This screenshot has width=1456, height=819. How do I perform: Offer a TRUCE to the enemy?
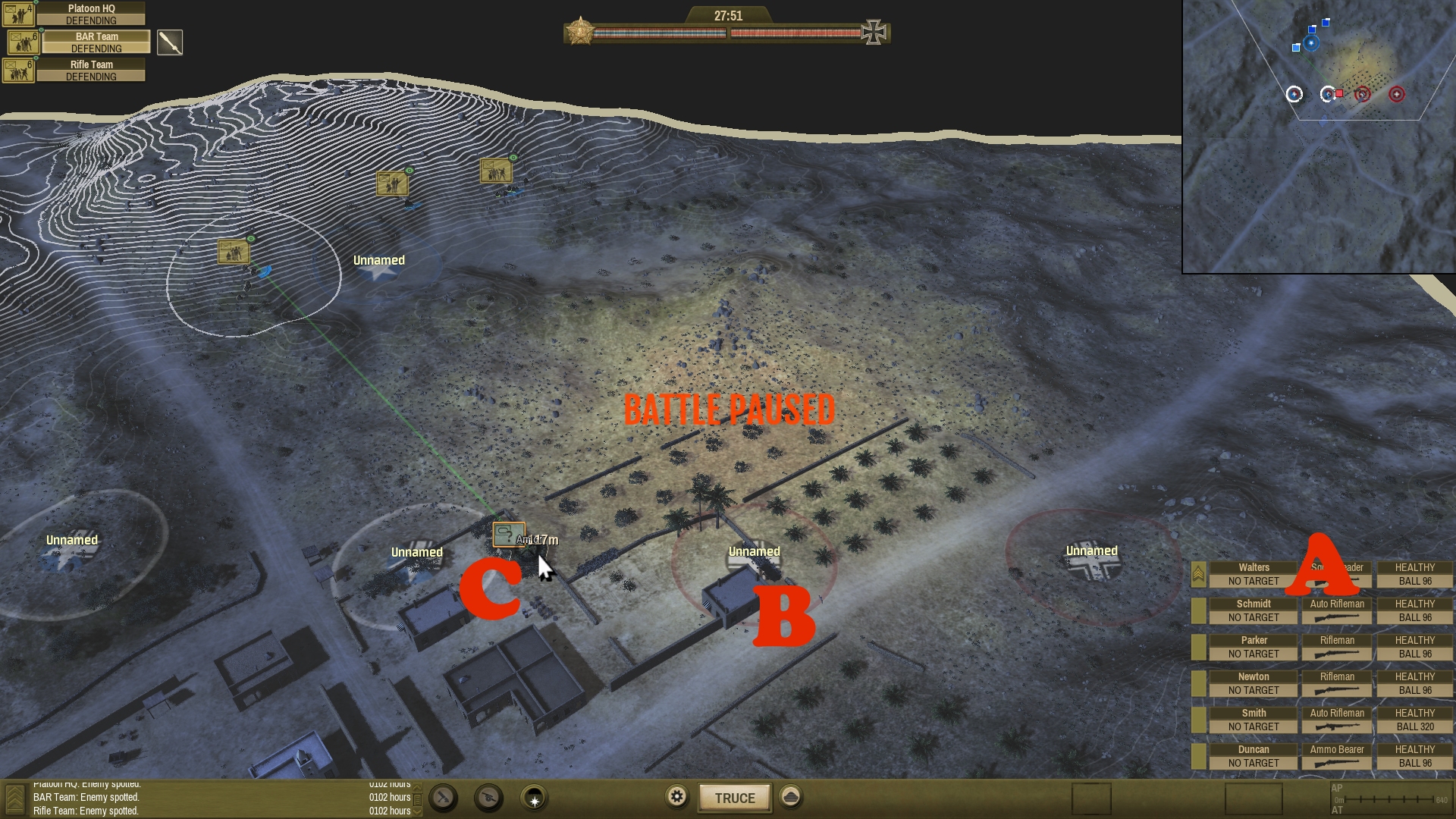pos(734,798)
